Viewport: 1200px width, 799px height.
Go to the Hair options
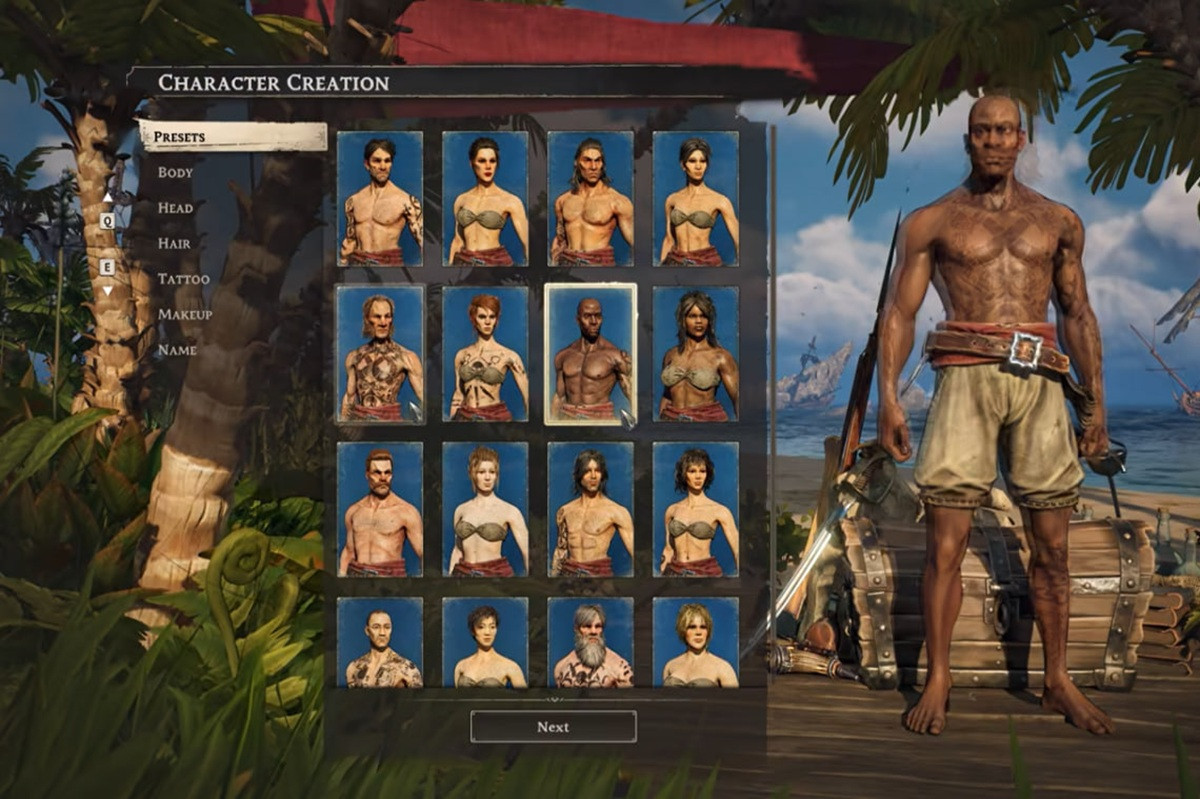[174, 243]
